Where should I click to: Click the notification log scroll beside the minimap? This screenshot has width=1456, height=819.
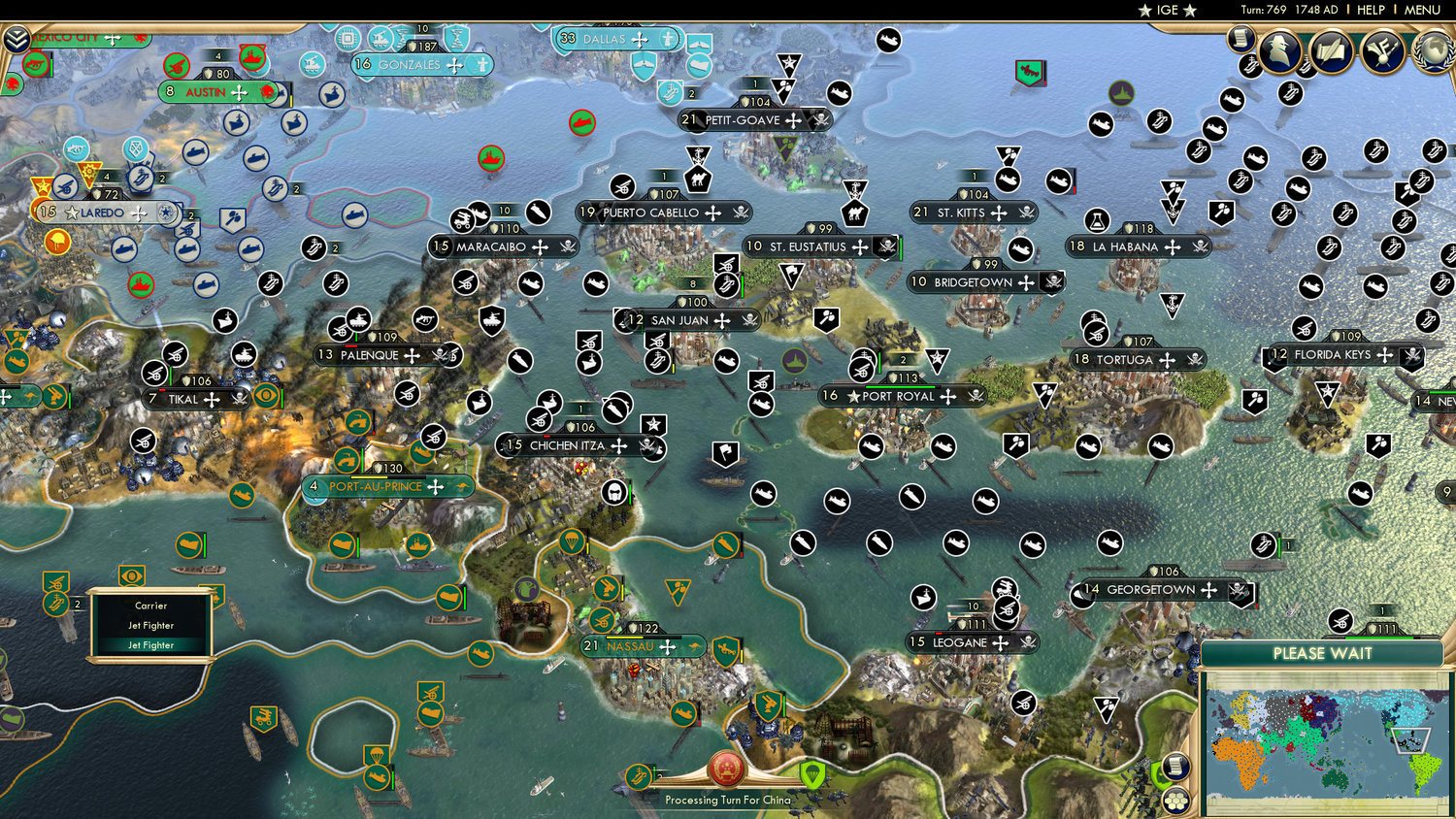(x=1176, y=767)
